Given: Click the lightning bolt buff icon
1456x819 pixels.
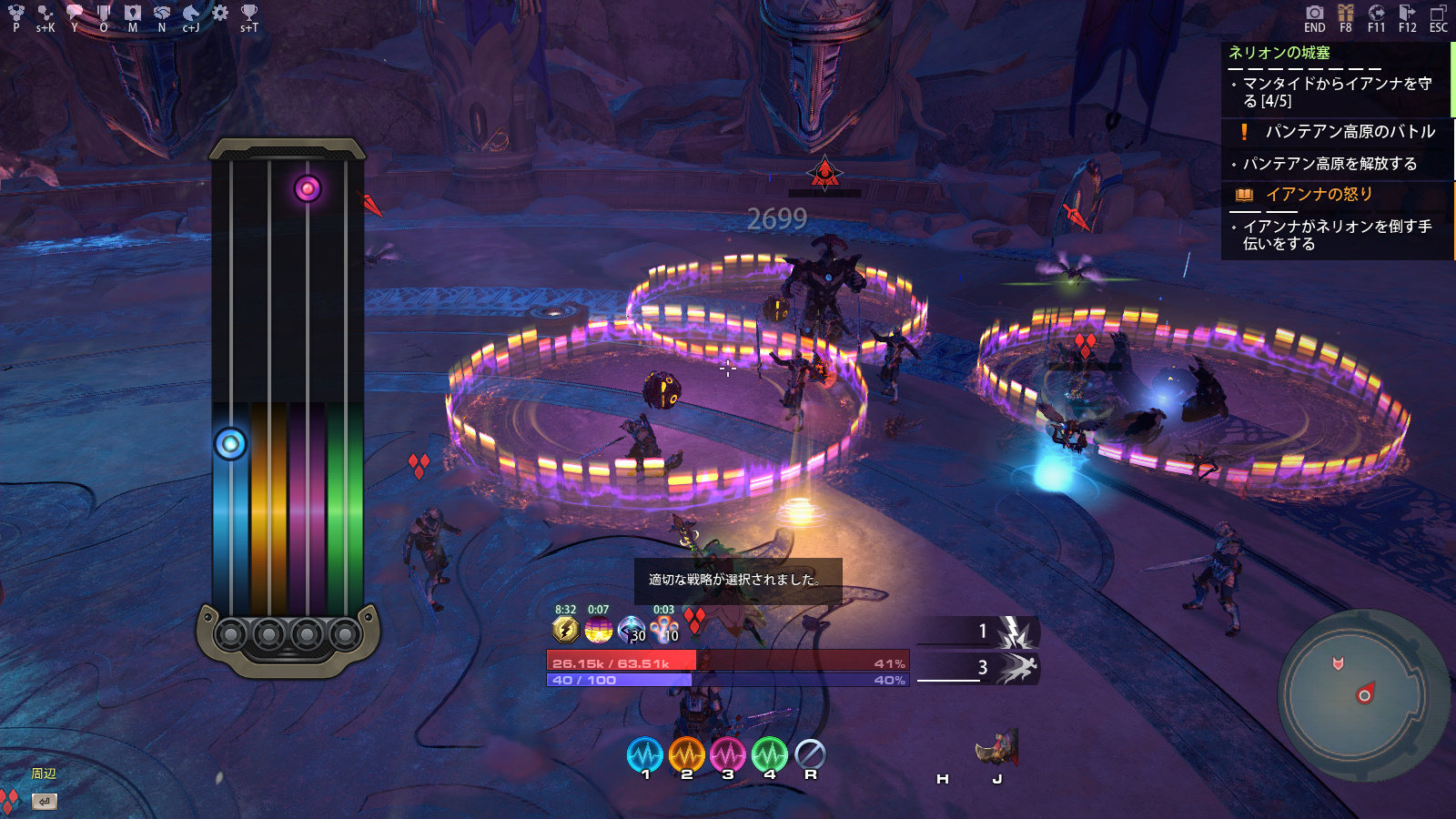Looking at the screenshot, I should point(565,629).
